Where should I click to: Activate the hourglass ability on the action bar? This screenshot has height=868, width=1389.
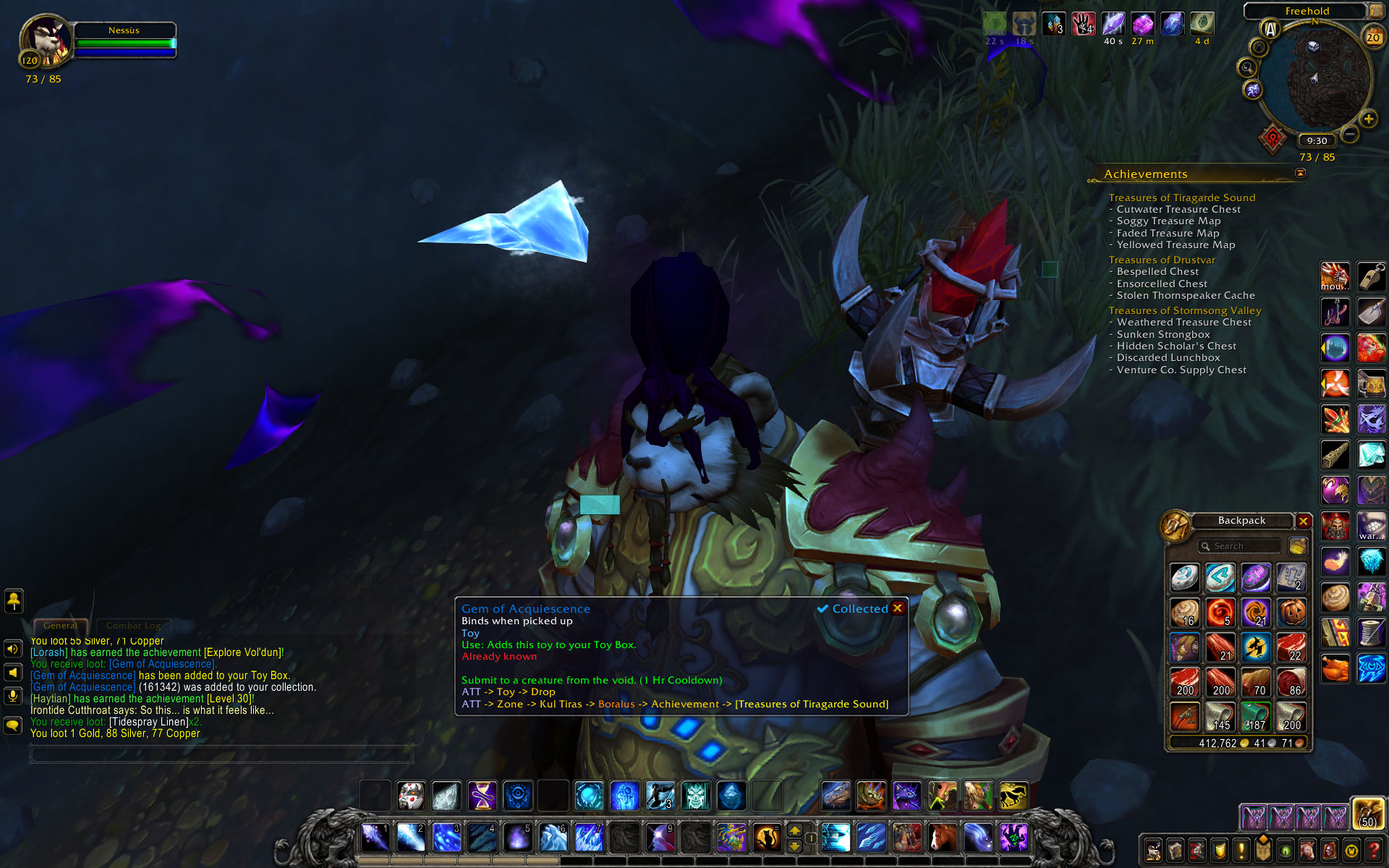tap(482, 796)
